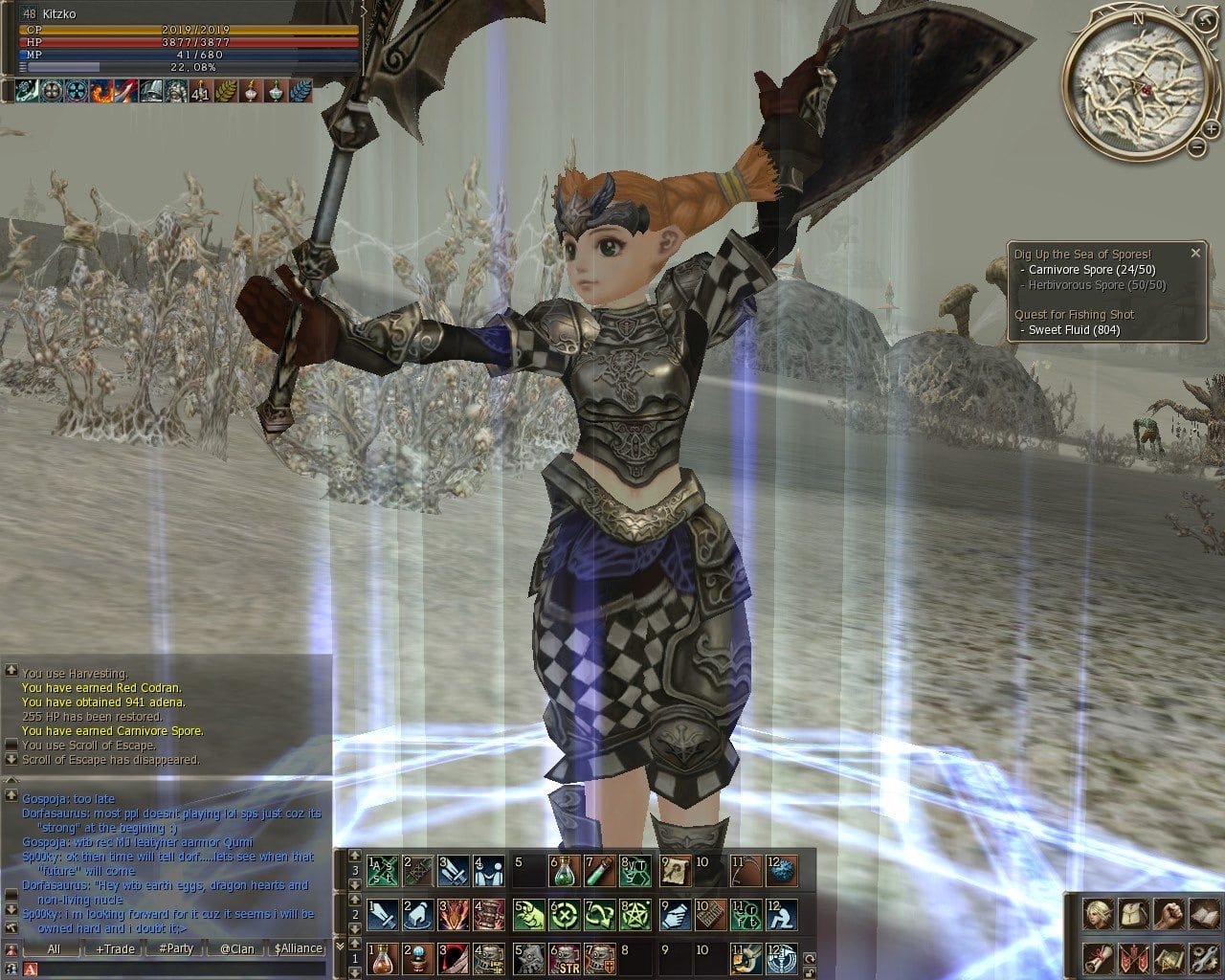Open the skills book icon
Screen dimensions: 1225x980
click(1203, 914)
